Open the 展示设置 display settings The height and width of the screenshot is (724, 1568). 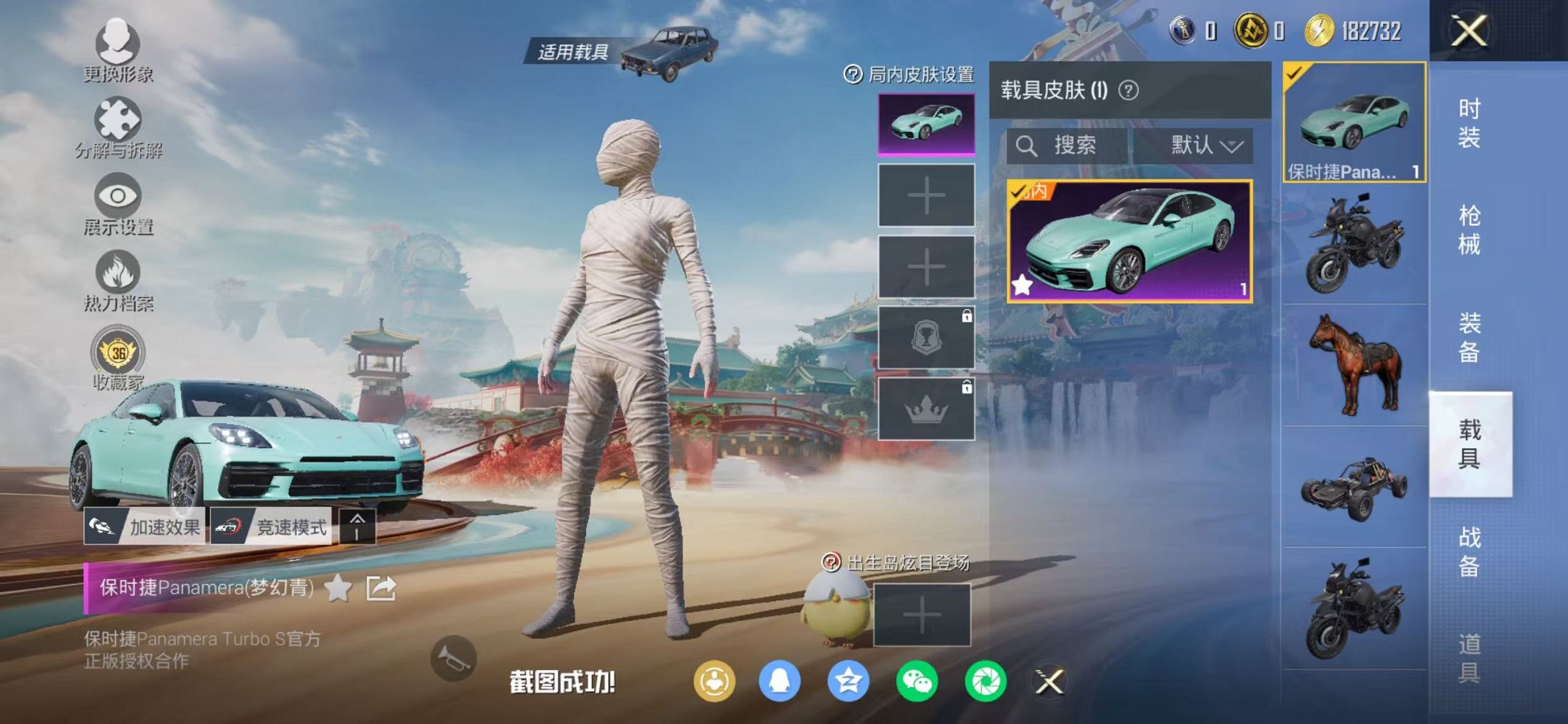(x=117, y=195)
